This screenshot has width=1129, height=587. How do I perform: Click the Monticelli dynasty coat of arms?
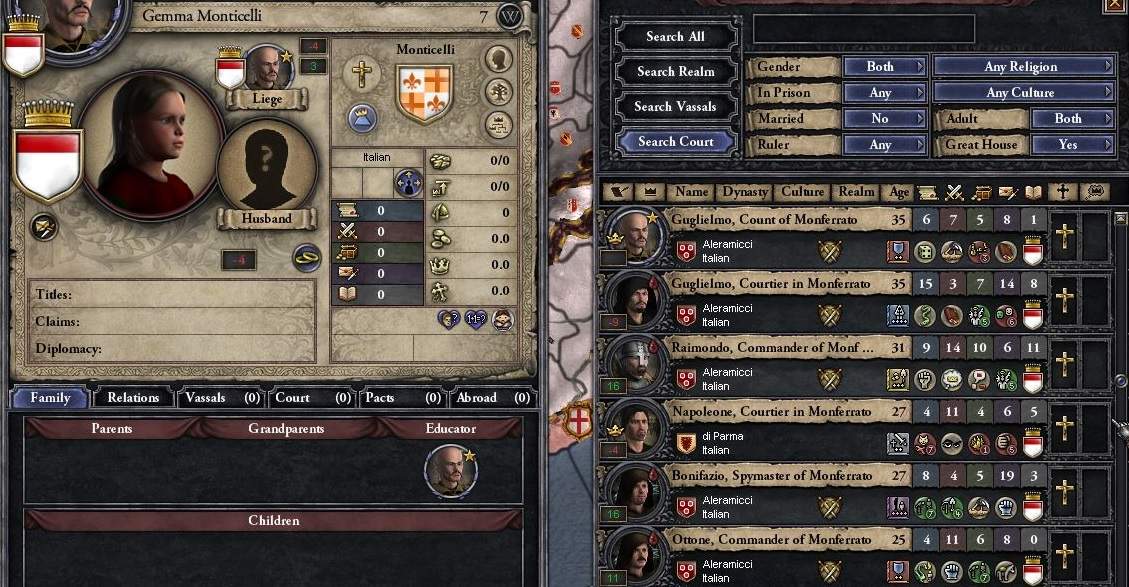[425, 93]
